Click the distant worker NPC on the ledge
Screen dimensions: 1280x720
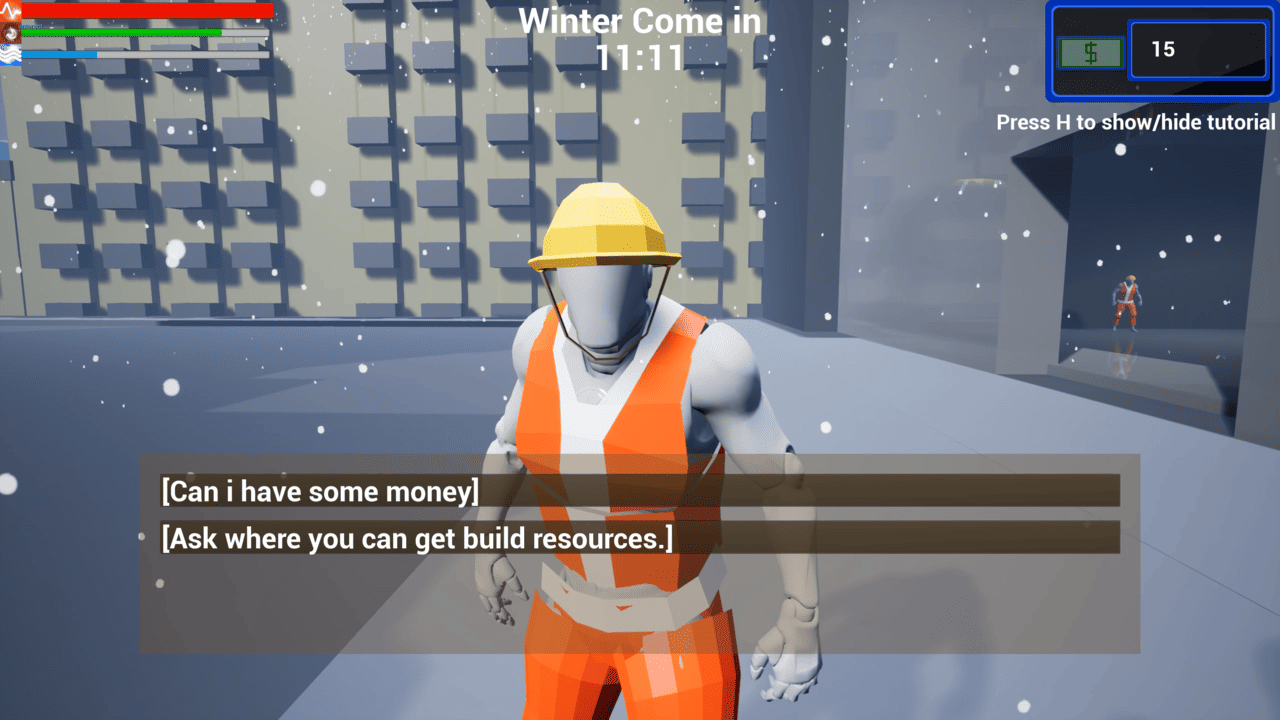click(x=1129, y=300)
